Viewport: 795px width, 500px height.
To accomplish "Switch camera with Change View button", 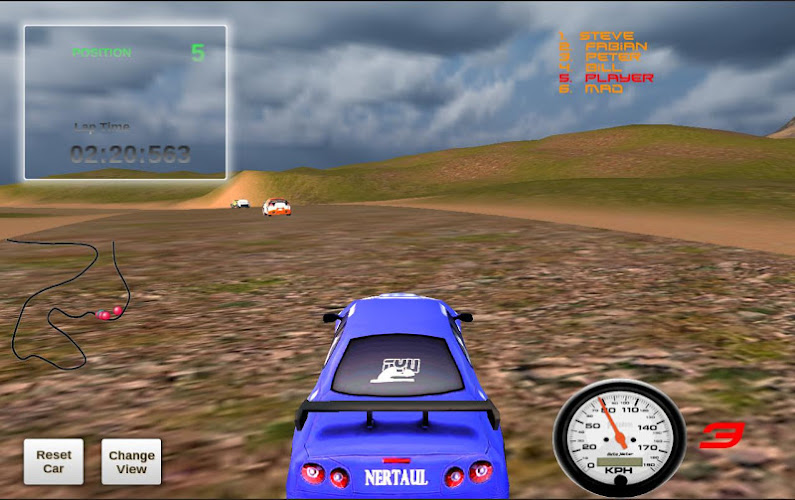I will pos(131,462).
